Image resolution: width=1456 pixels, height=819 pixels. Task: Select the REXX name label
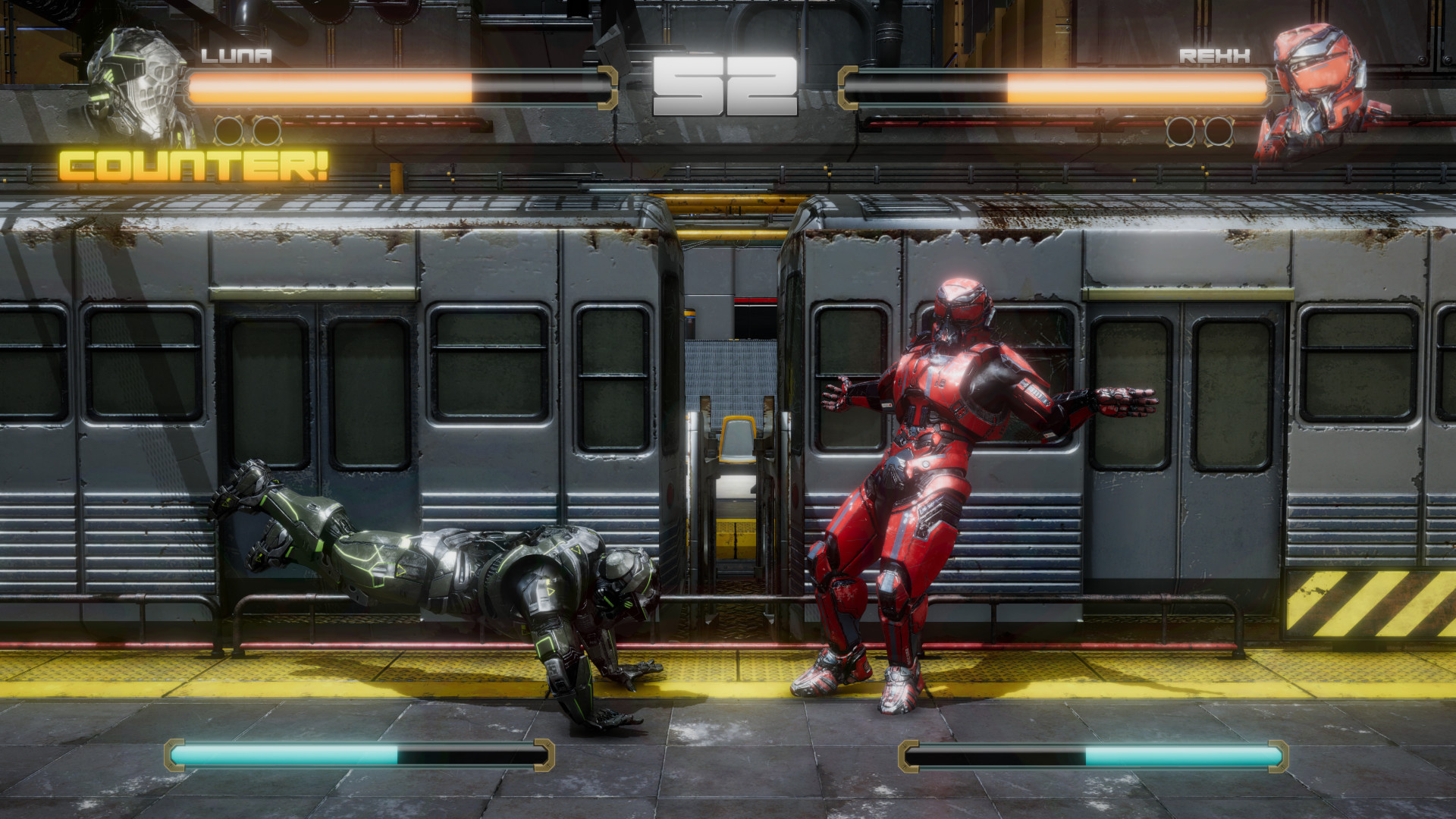(1213, 54)
